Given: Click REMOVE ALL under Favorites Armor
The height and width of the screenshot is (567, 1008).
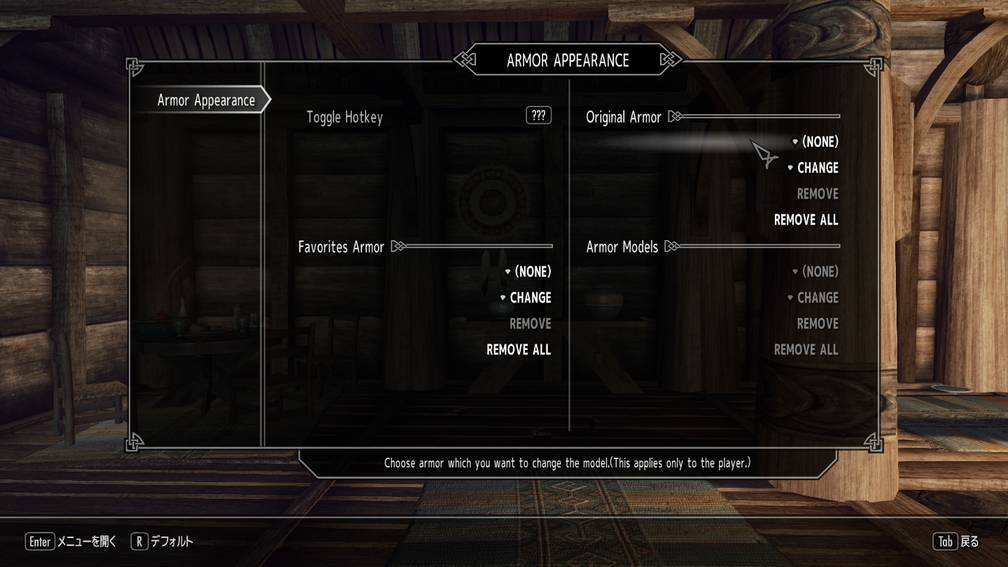Looking at the screenshot, I should (x=518, y=350).
